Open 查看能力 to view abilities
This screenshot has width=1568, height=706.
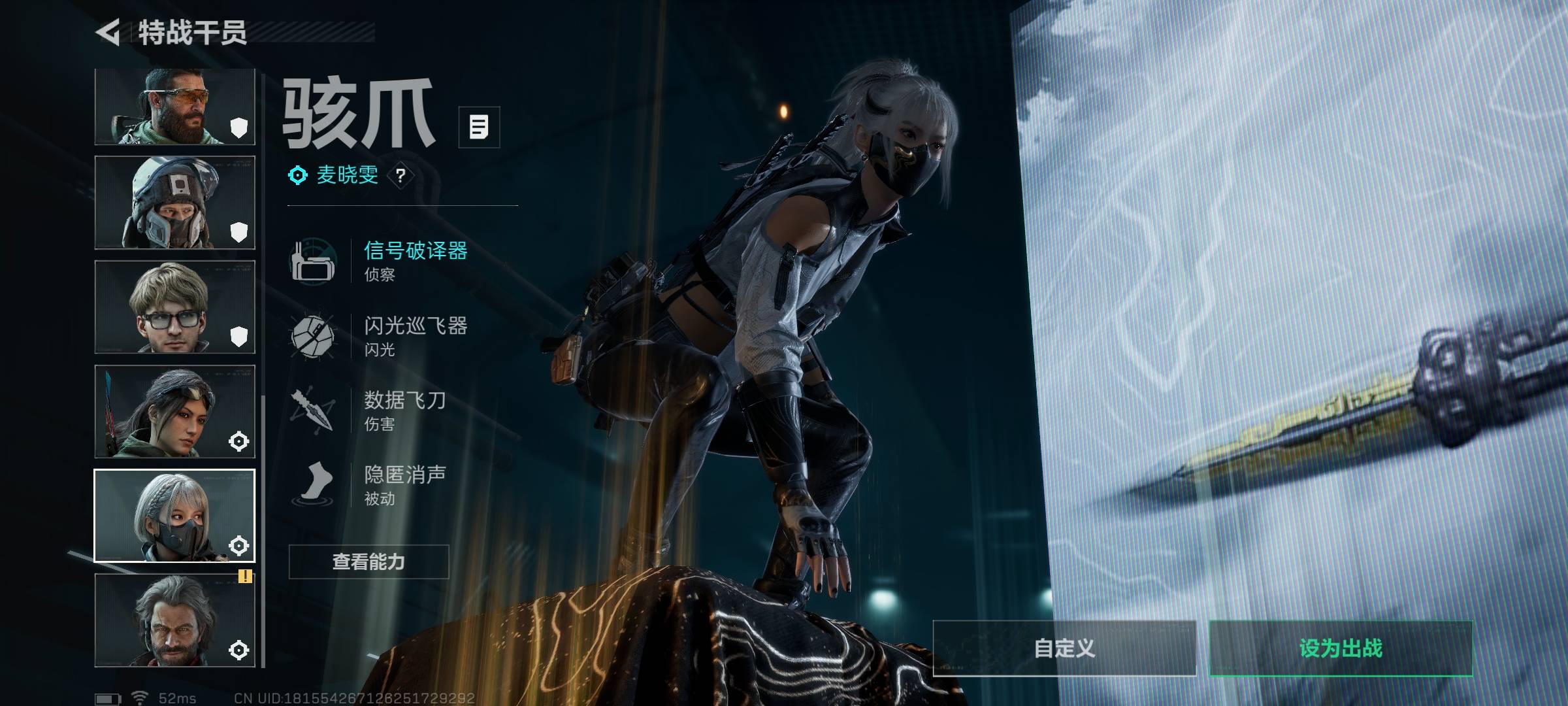pos(368,562)
